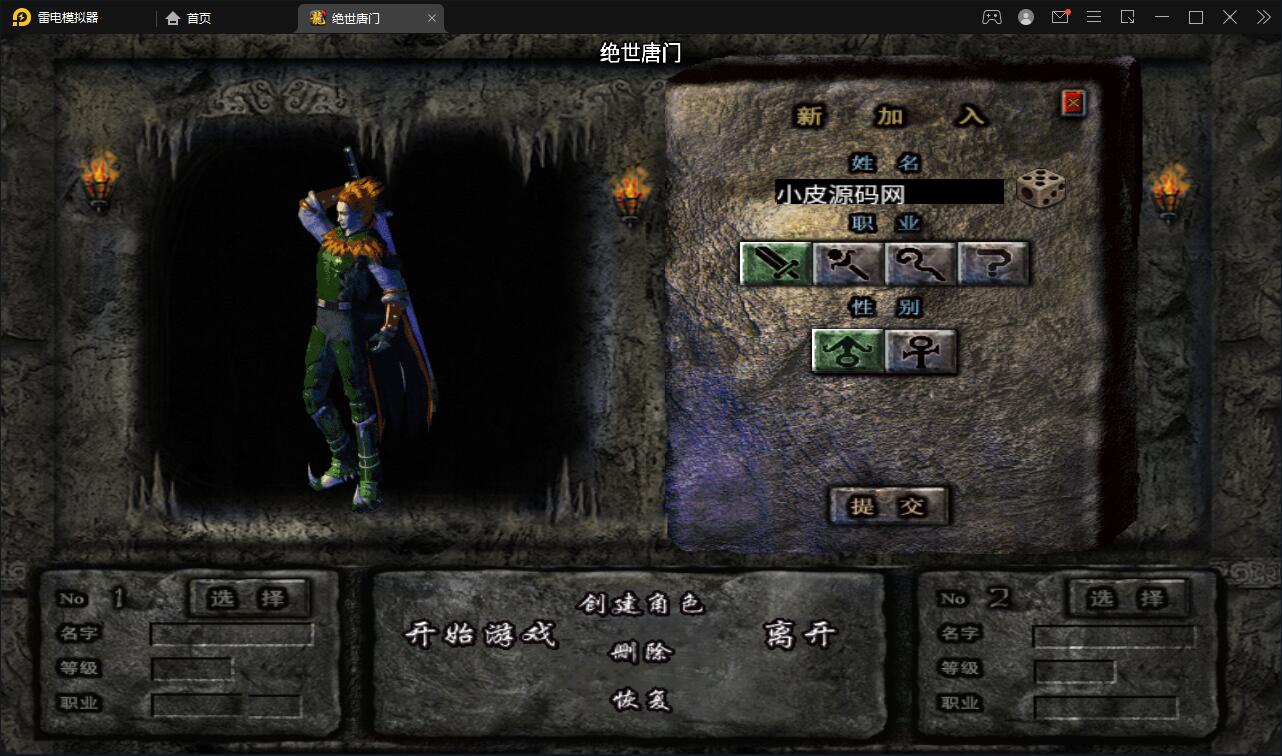Select the female gender symbol
Image resolution: width=1282 pixels, height=756 pixels.
pyautogui.click(x=920, y=351)
